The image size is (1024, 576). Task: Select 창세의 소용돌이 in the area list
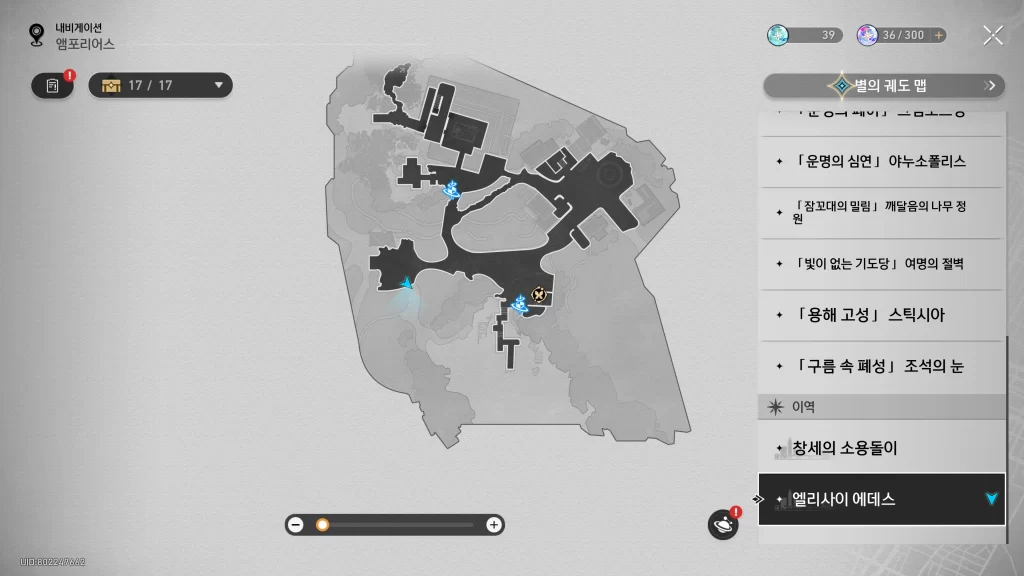tap(880, 448)
